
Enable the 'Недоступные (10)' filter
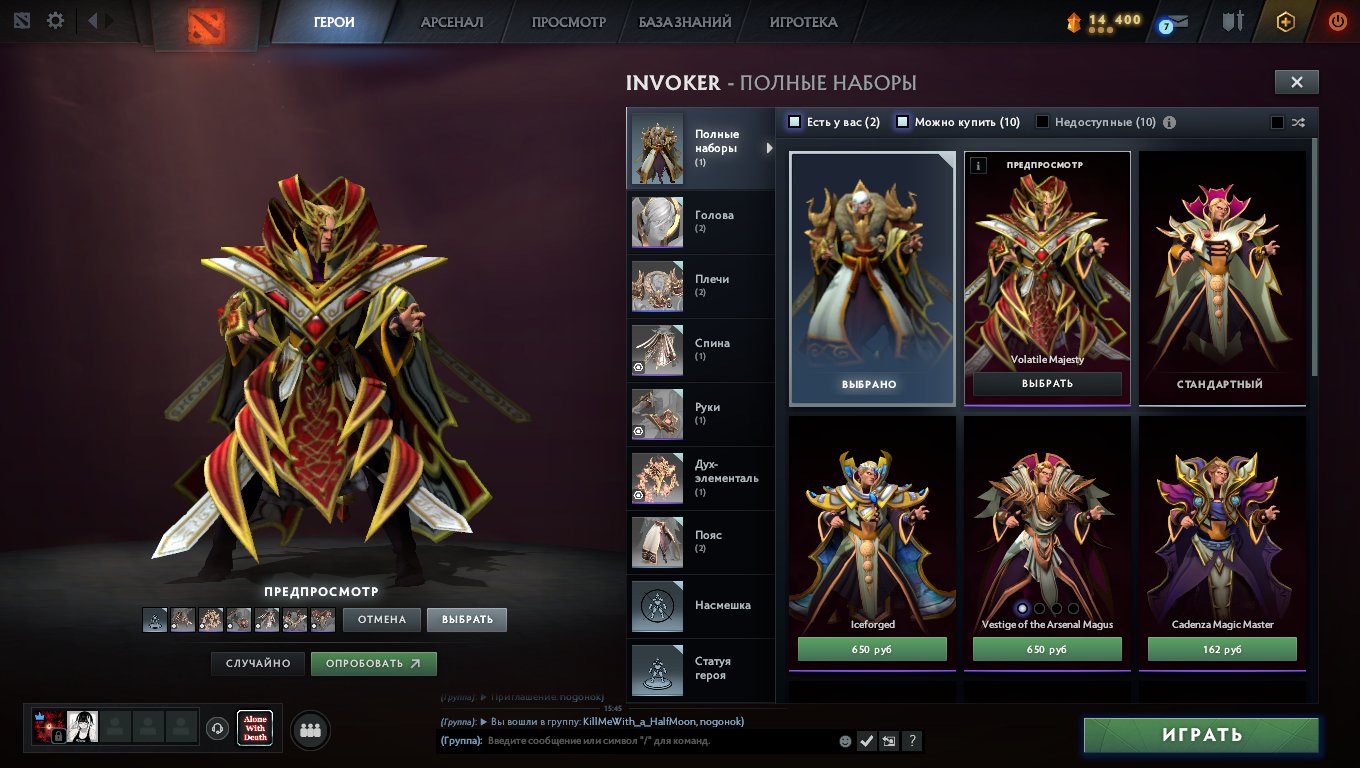click(1043, 121)
